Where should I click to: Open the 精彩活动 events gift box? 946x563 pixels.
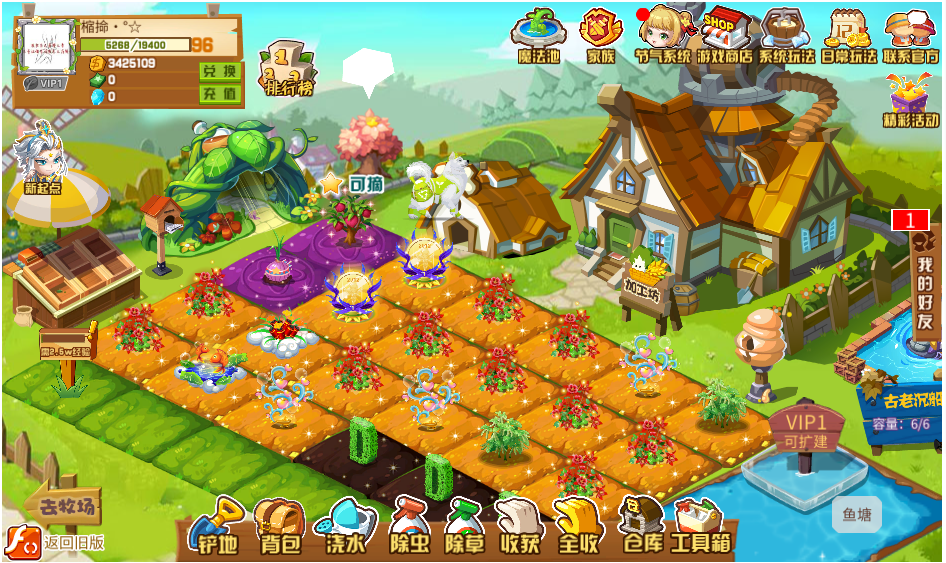[911, 102]
